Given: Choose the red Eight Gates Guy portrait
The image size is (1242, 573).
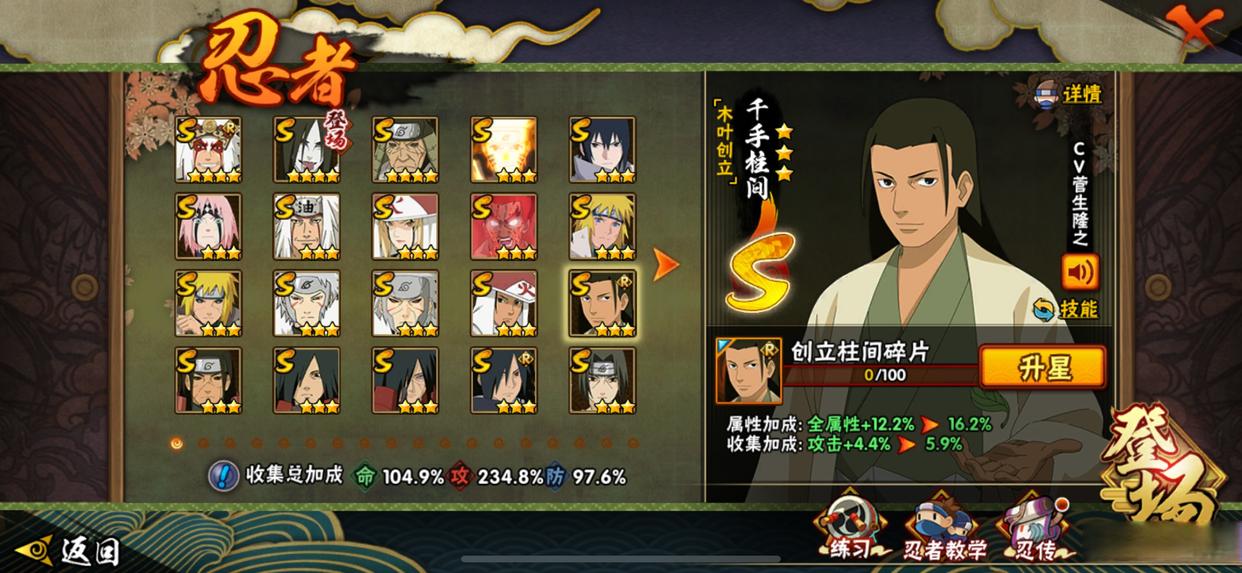Looking at the screenshot, I should click(504, 226).
